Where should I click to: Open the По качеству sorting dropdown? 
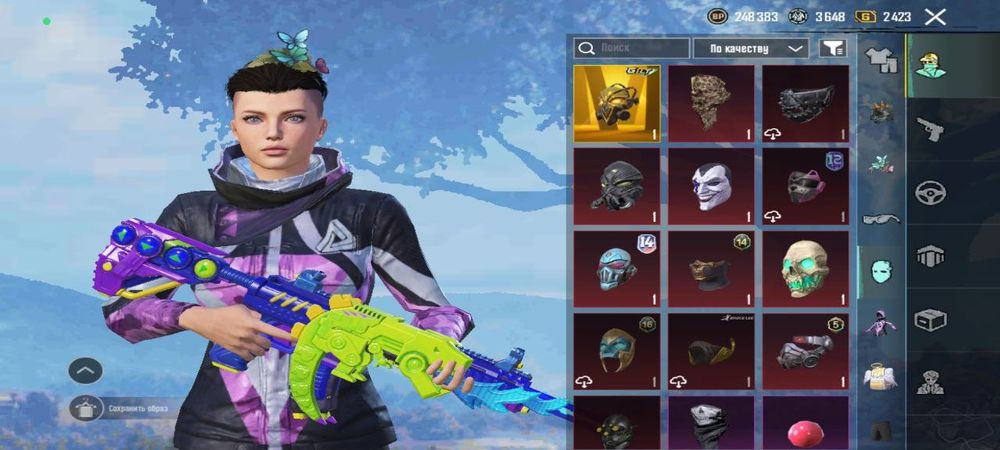751,48
